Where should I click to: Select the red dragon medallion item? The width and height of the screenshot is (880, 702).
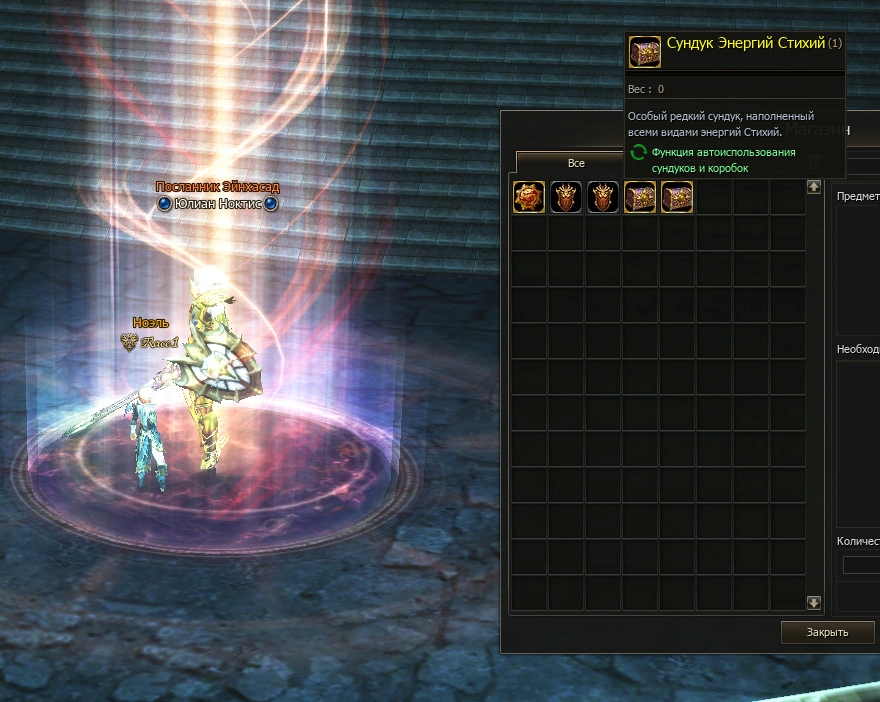(529, 197)
